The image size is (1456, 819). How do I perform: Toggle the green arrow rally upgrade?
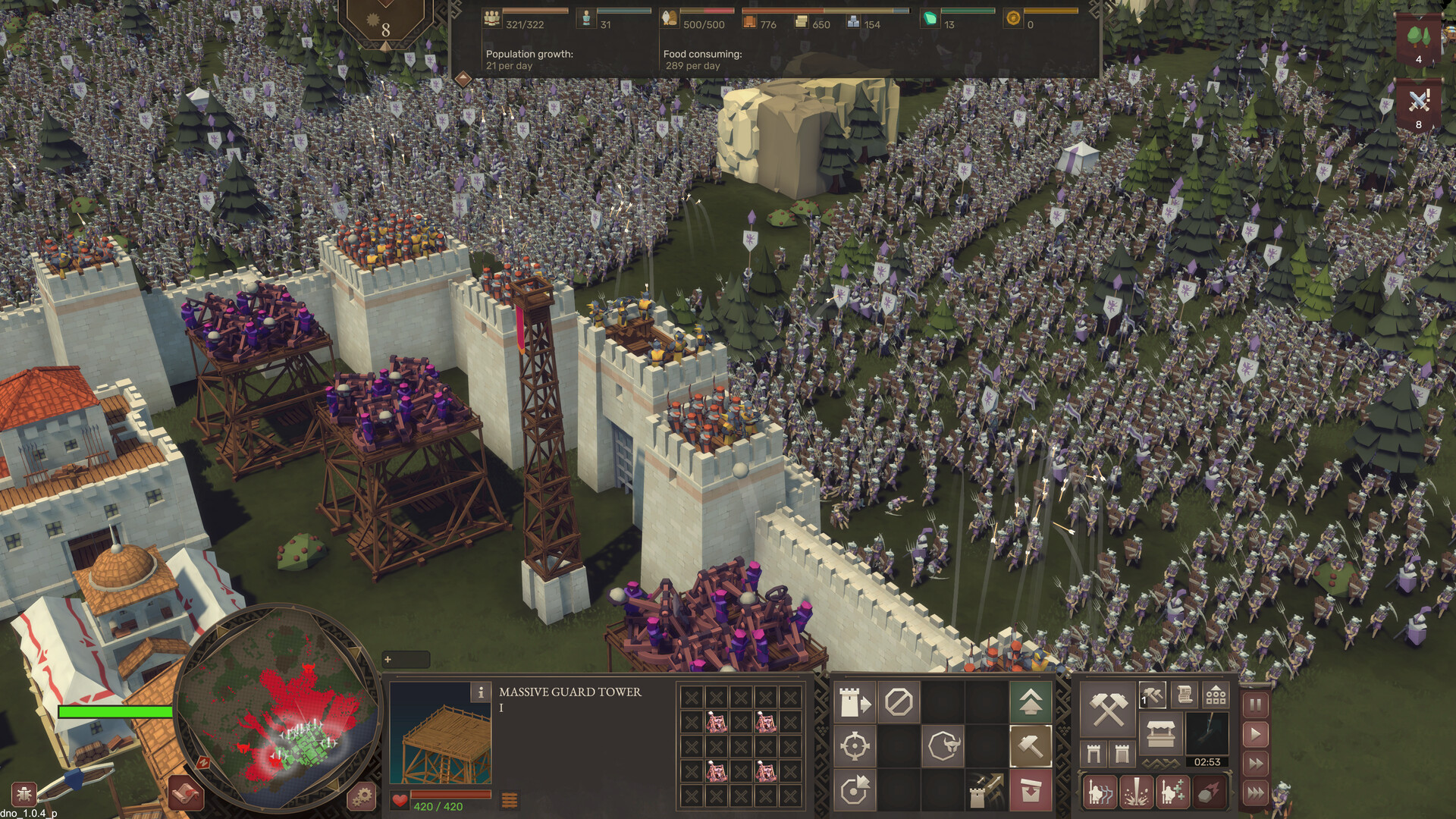click(1031, 701)
